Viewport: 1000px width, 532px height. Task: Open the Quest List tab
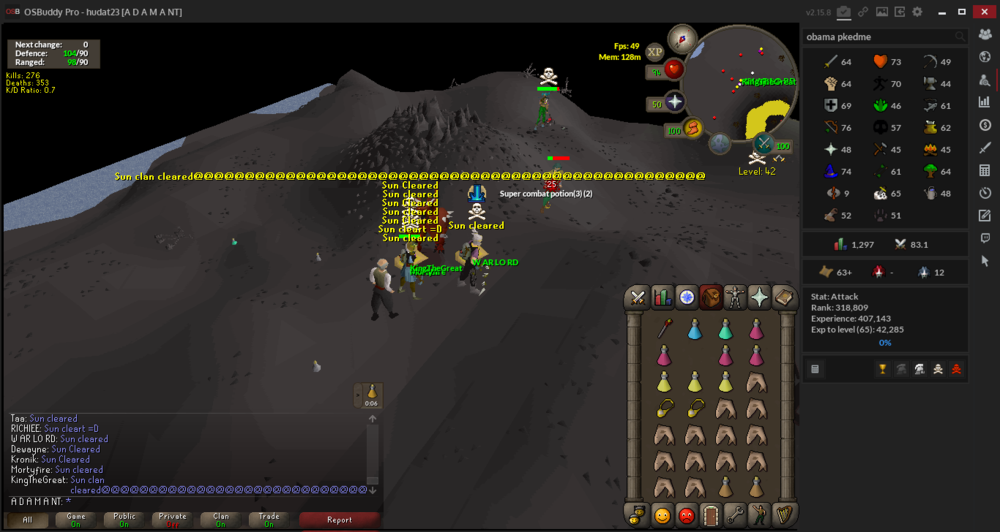click(x=686, y=297)
